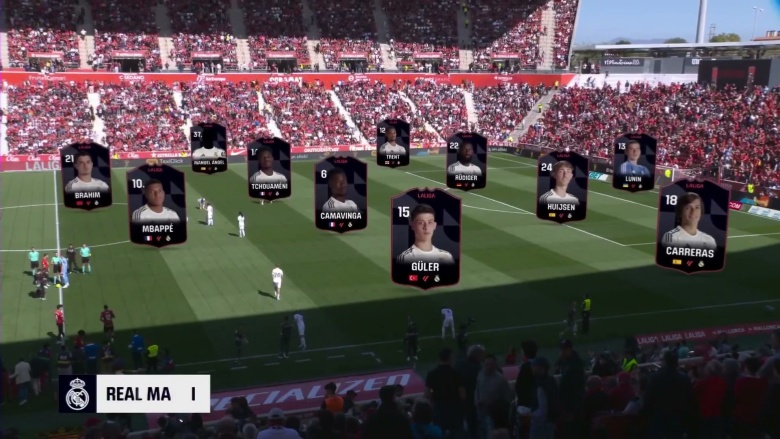Choose the Carreras number 18 card
Viewport: 780px width, 439px height.
click(x=691, y=226)
